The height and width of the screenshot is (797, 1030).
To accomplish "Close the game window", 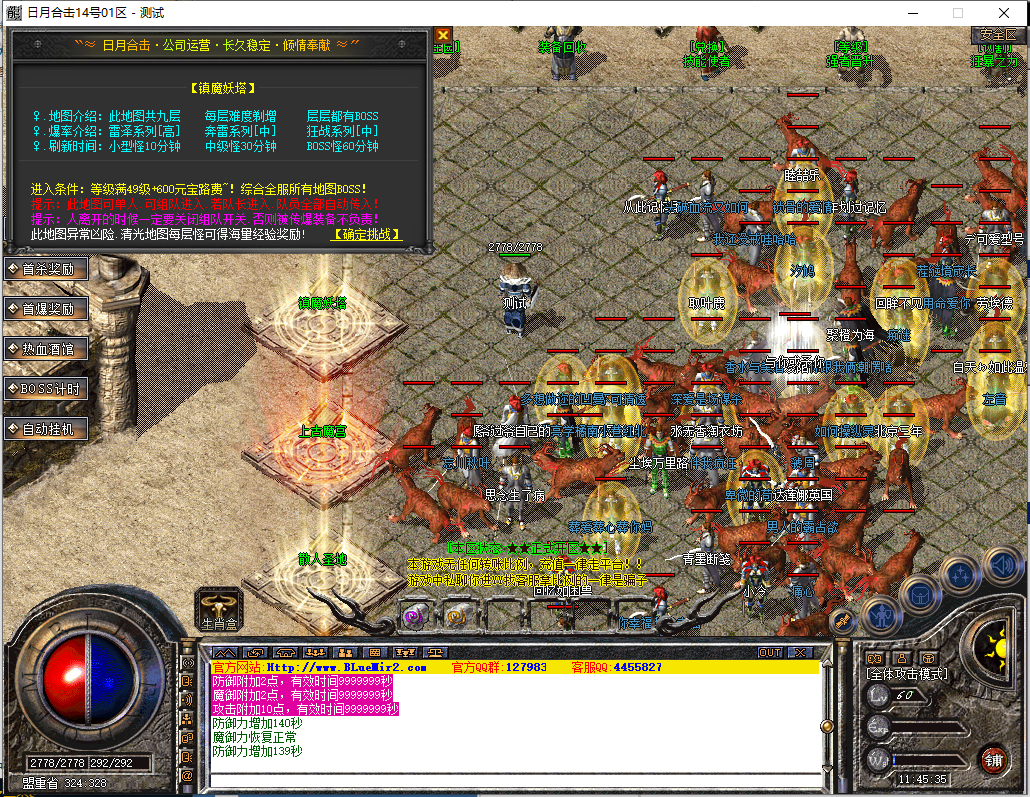I will coord(1003,13).
